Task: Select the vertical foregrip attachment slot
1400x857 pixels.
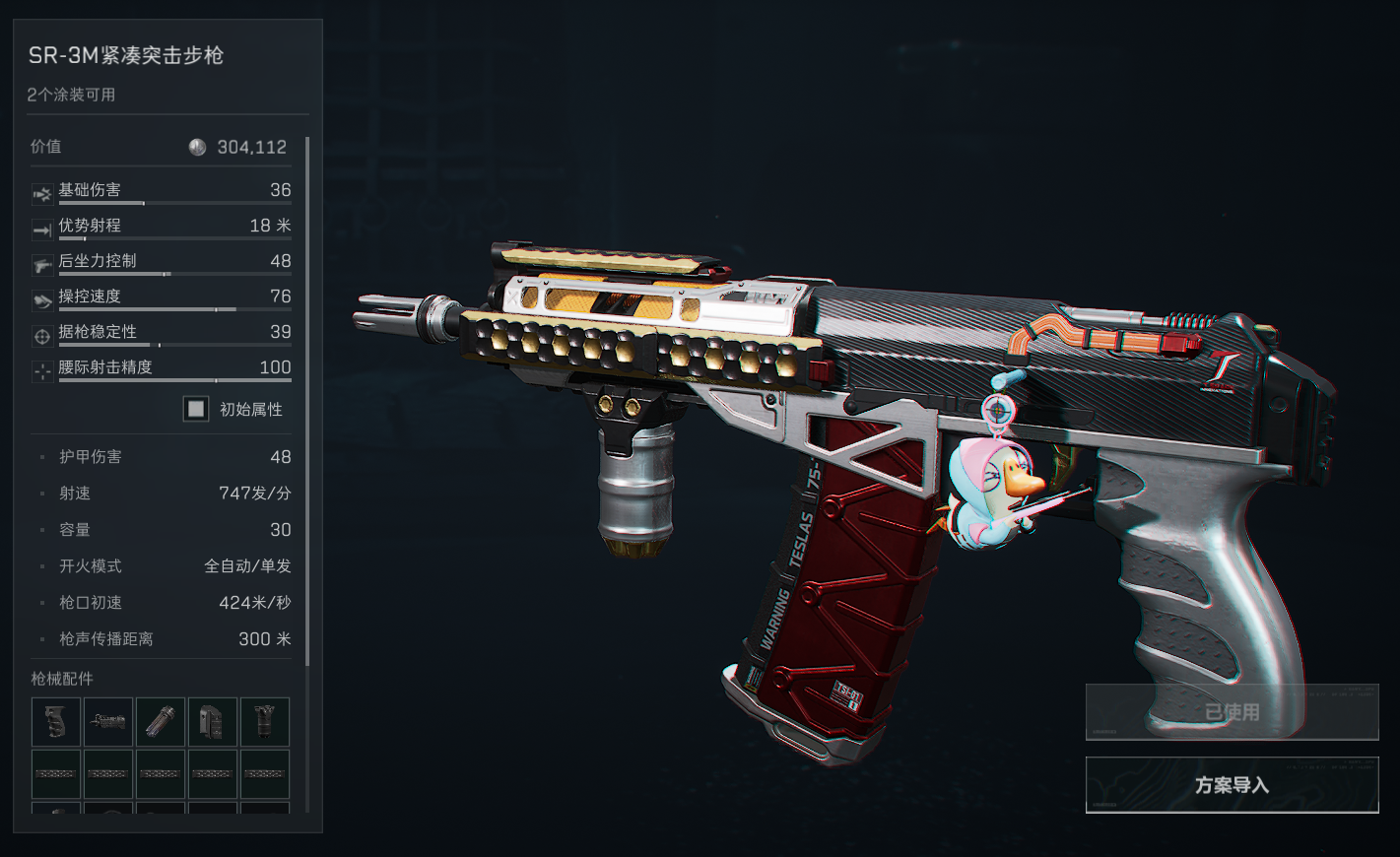Action: pyautogui.click(x=265, y=722)
